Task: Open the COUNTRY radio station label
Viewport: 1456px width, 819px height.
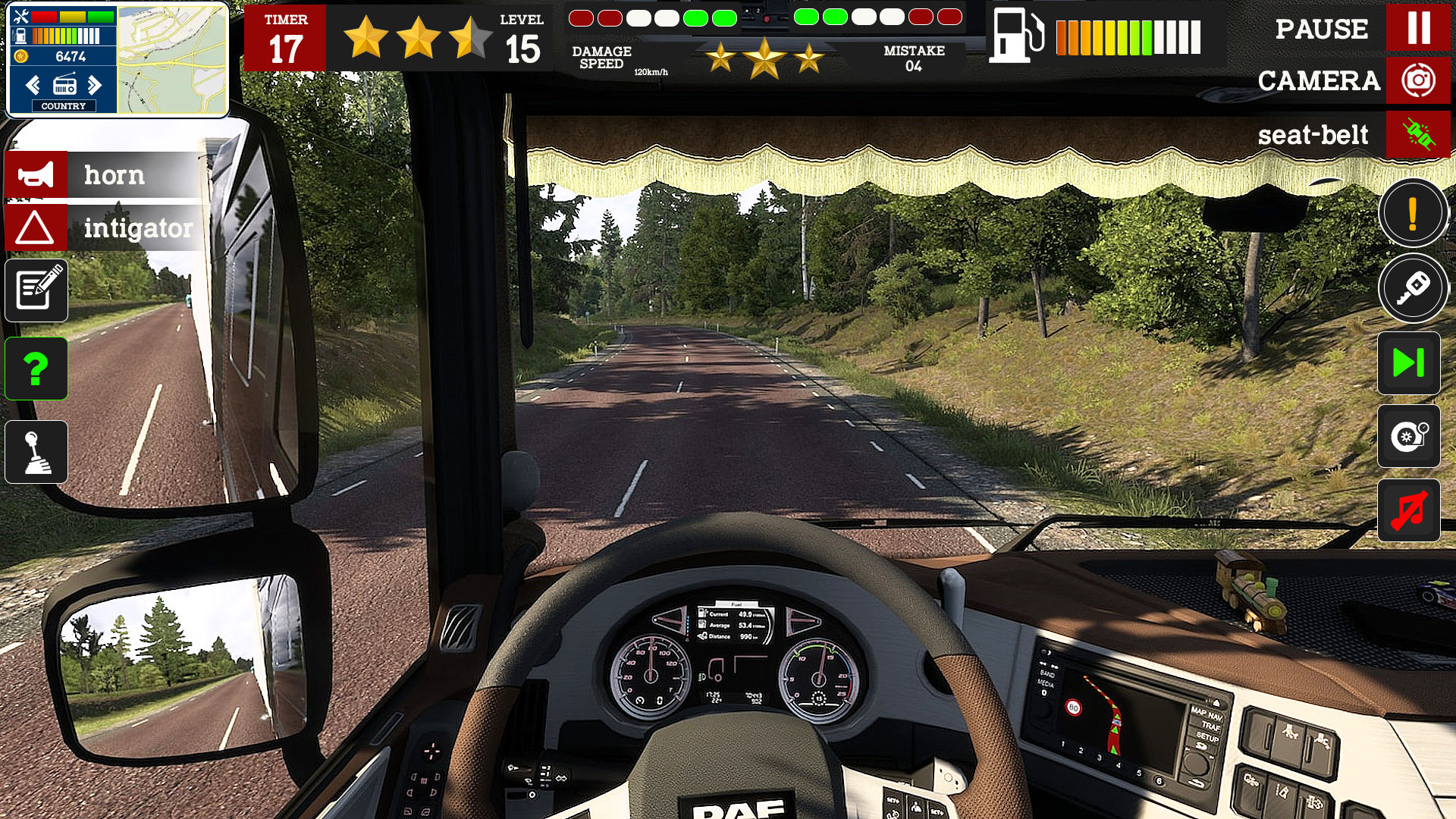Action: (64, 106)
